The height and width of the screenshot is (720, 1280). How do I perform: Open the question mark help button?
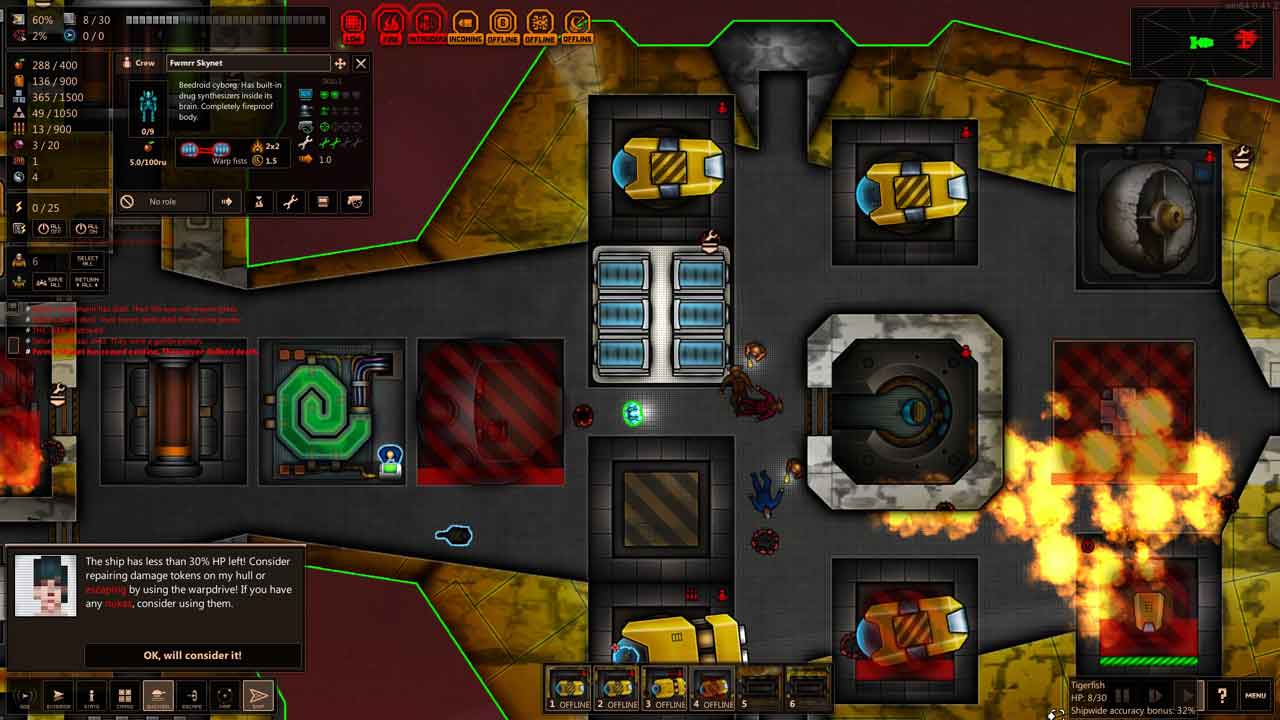pyautogui.click(x=1221, y=695)
